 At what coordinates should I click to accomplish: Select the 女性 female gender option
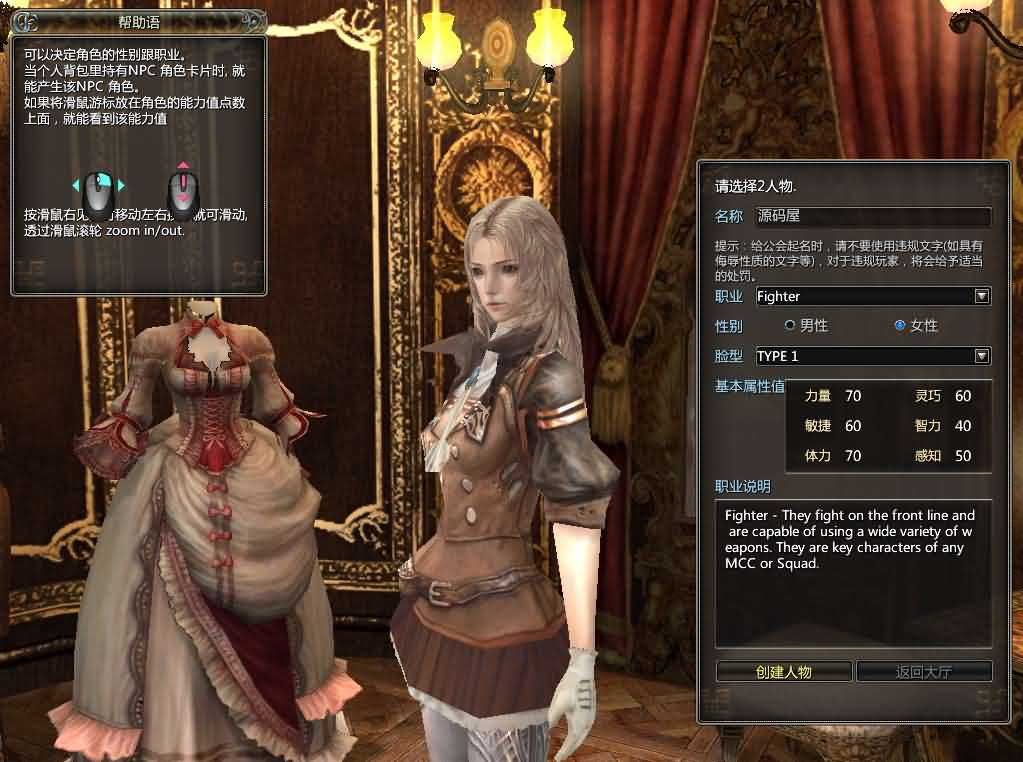pos(900,325)
